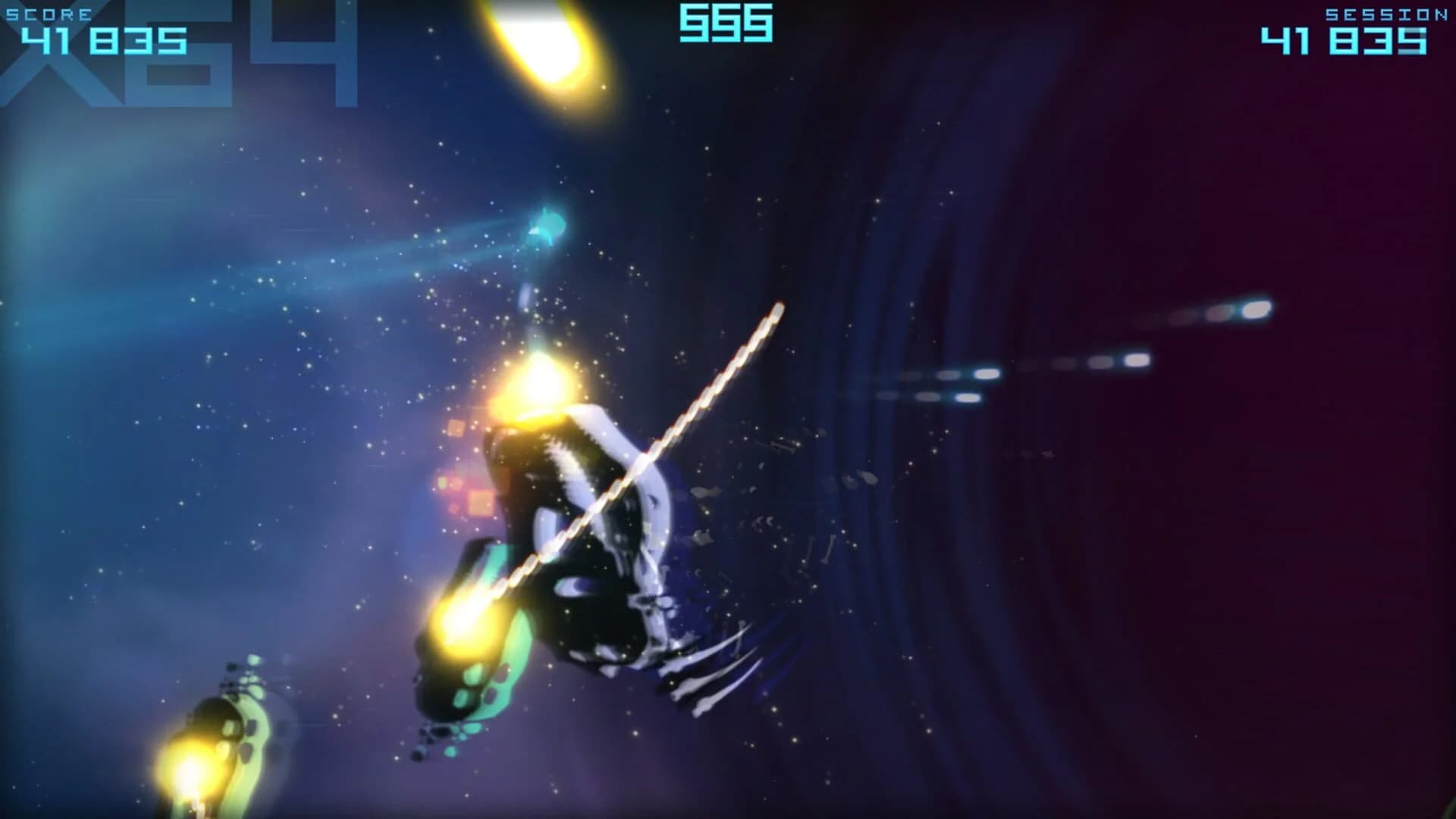Click the pink particle cluster left of the ship
Image resolution: width=1456 pixels, height=819 pixels.
point(455,478)
